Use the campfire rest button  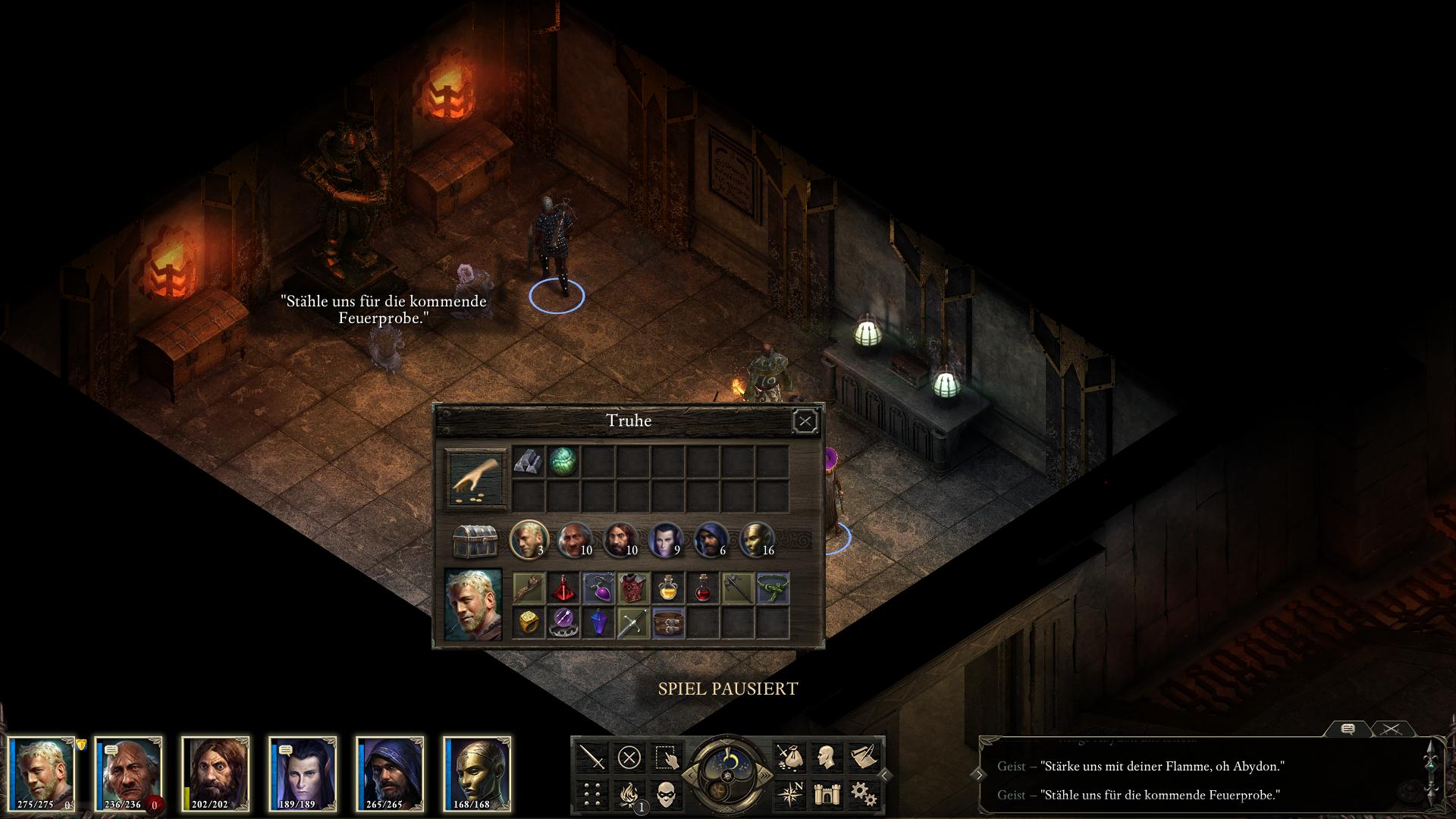tap(629, 794)
